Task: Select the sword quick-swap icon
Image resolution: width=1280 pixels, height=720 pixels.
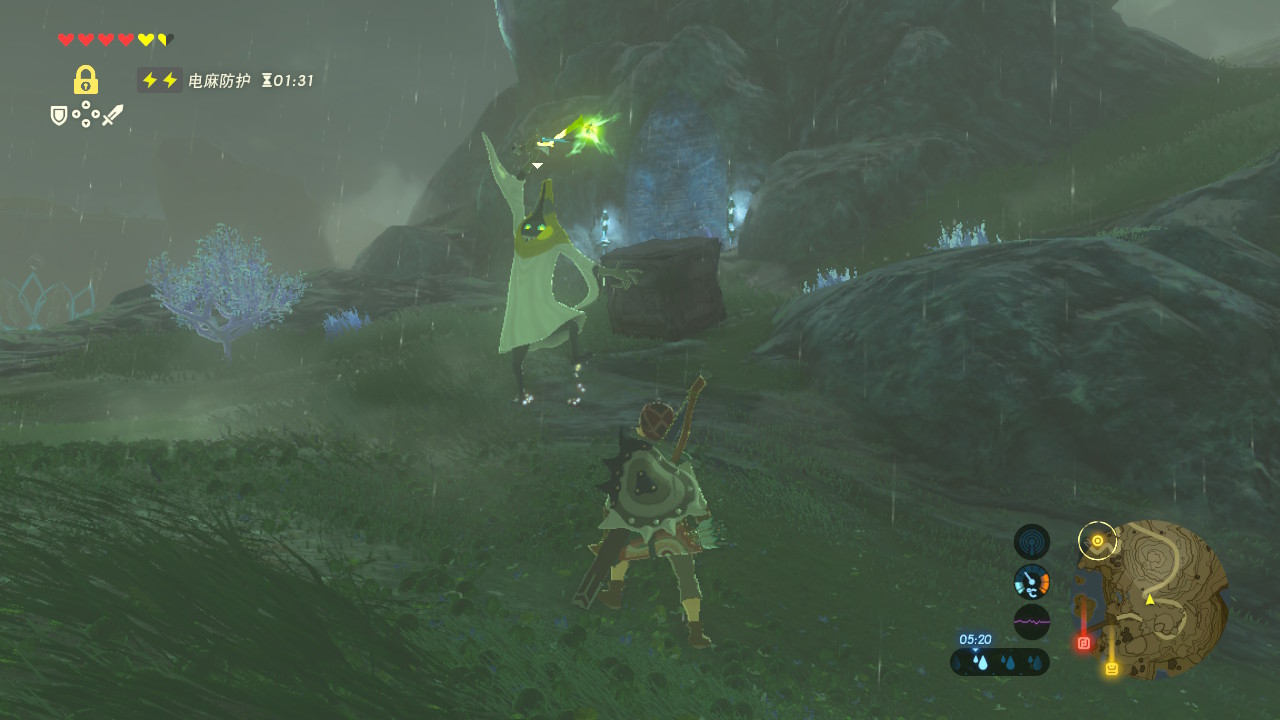Action: [112, 116]
